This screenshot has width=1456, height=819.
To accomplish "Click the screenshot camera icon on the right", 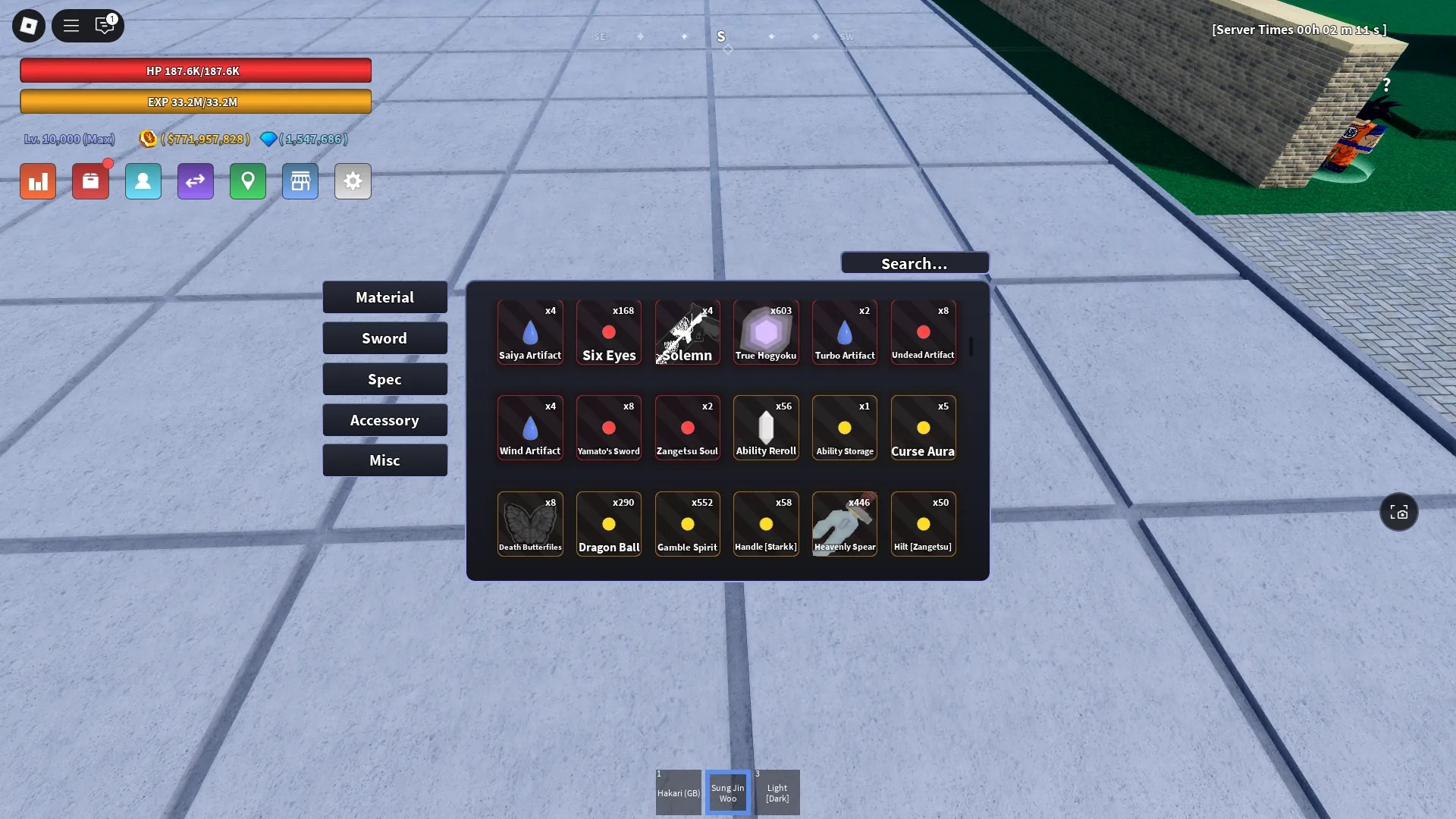I will [x=1398, y=512].
